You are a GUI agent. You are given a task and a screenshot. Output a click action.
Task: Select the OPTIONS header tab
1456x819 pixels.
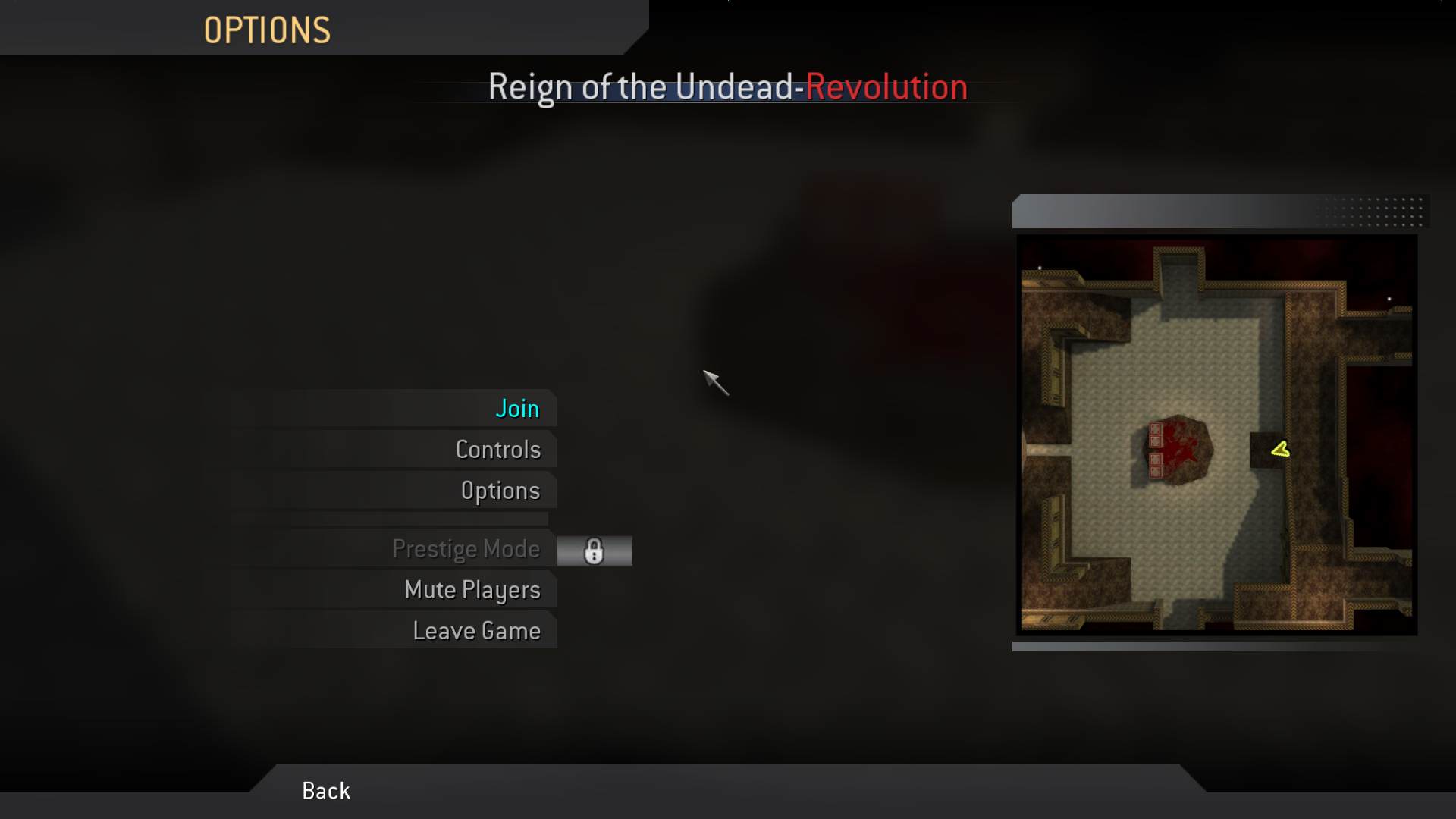point(267,29)
